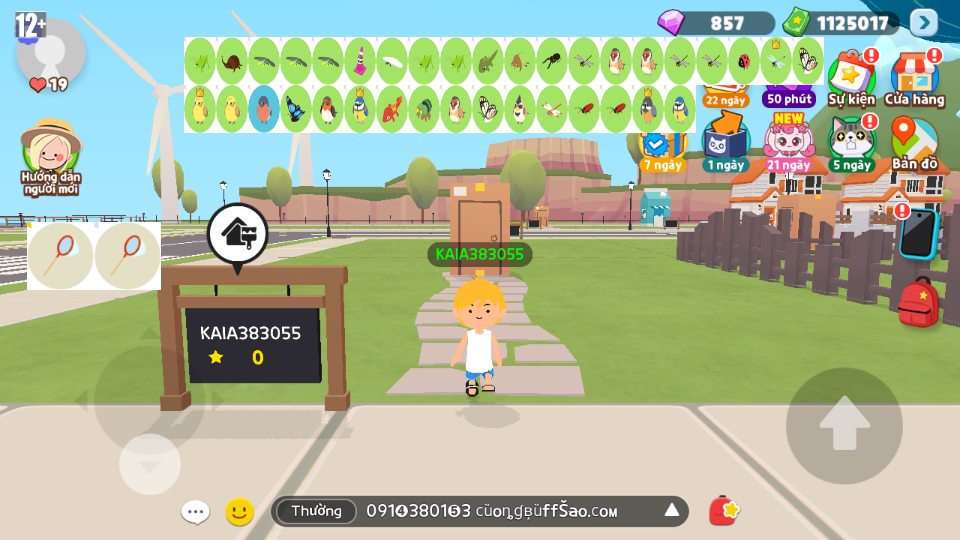960x540 pixels.
Task: Expand the chat log with the triangle
Action: [x=672, y=511]
